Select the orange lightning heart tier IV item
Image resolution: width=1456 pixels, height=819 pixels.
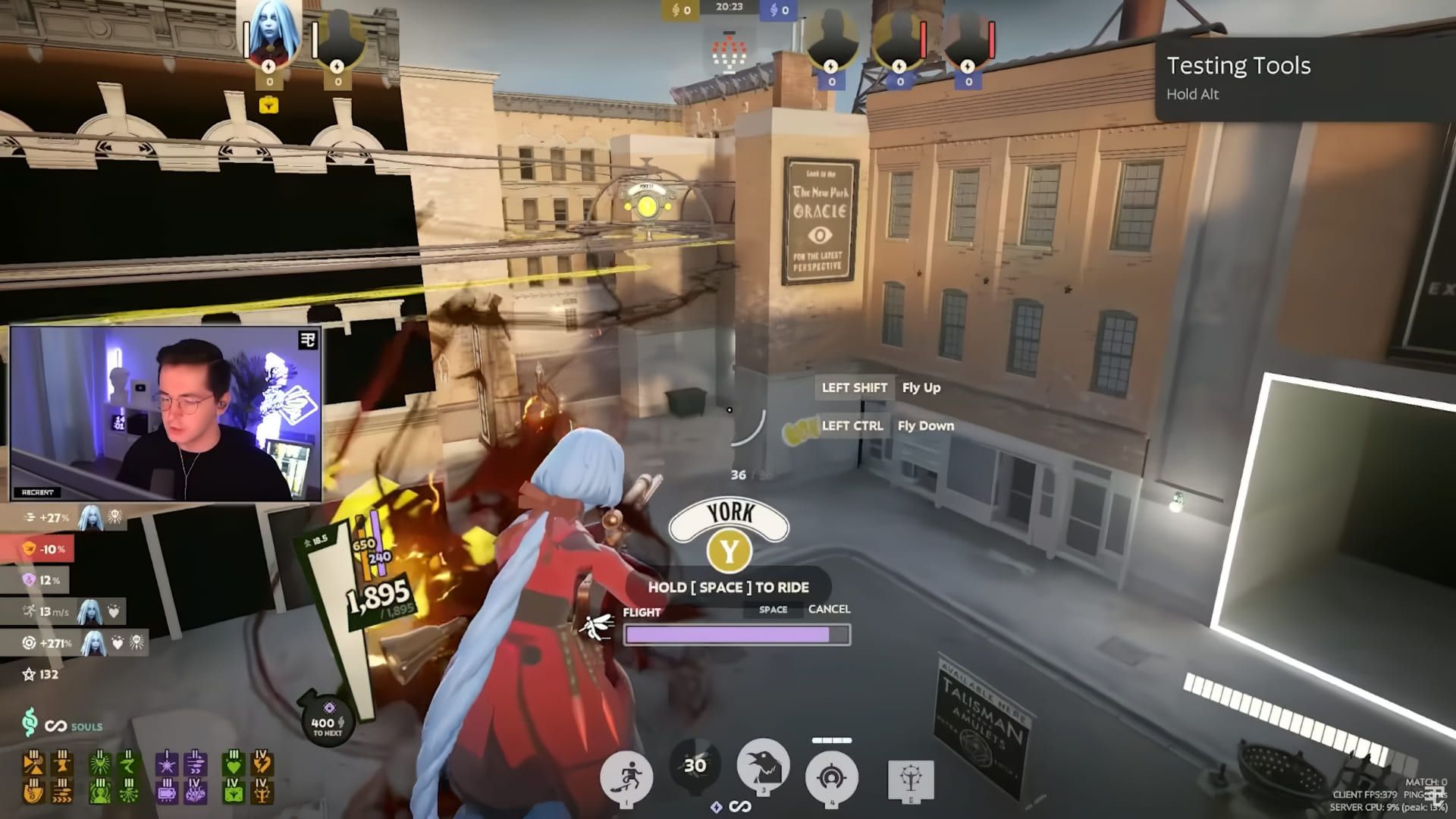[261, 762]
